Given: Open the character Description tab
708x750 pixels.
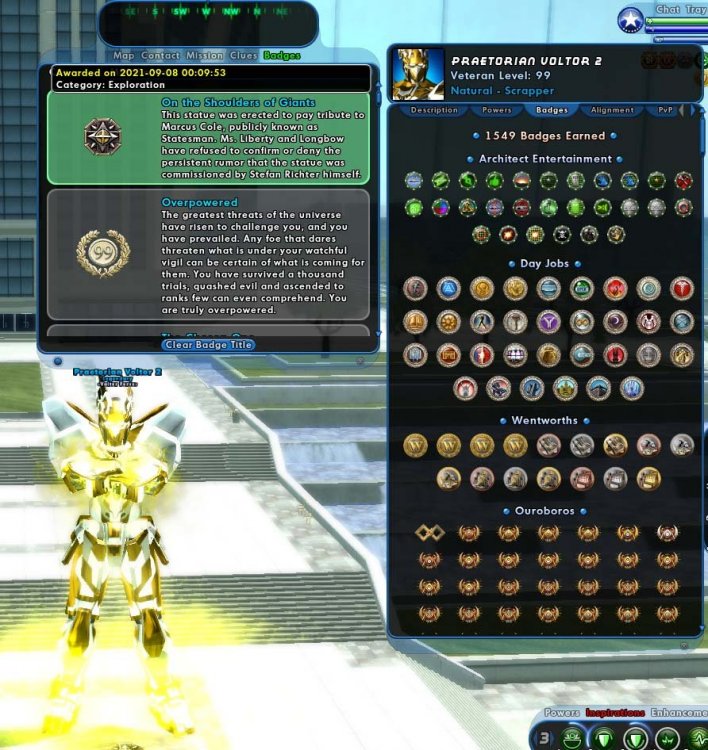Looking at the screenshot, I should pyautogui.click(x=434, y=110).
